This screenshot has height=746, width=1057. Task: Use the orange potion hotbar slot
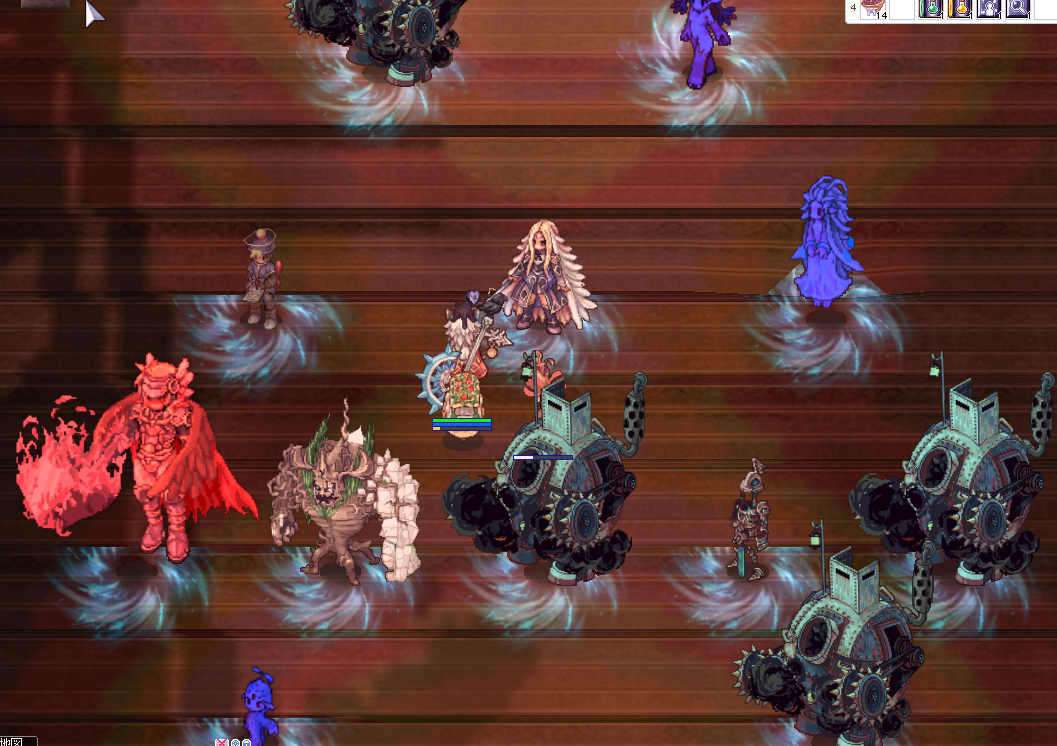960,9
